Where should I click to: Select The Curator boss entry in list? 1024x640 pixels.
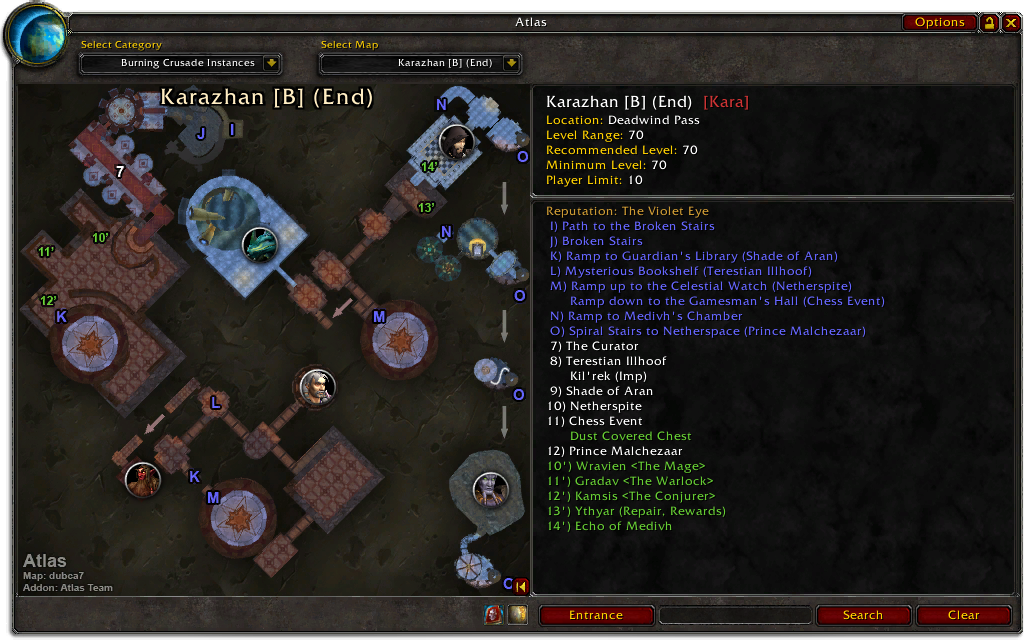pos(602,346)
